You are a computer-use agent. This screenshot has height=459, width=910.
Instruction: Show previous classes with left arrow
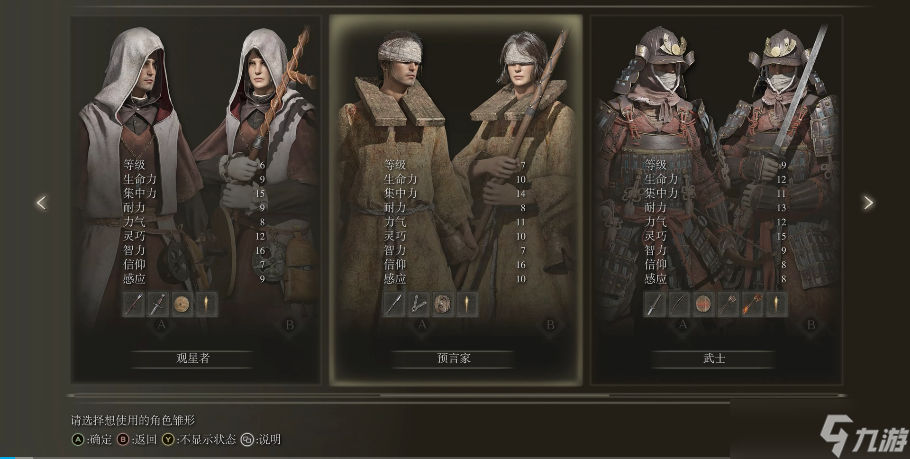pos(41,203)
